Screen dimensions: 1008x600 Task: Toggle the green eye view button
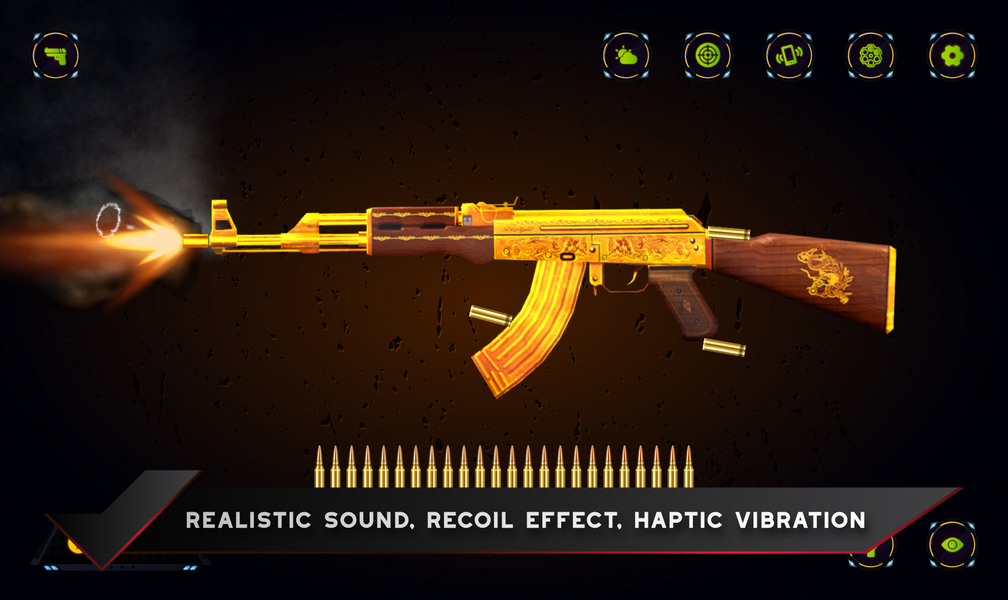tap(952, 545)
